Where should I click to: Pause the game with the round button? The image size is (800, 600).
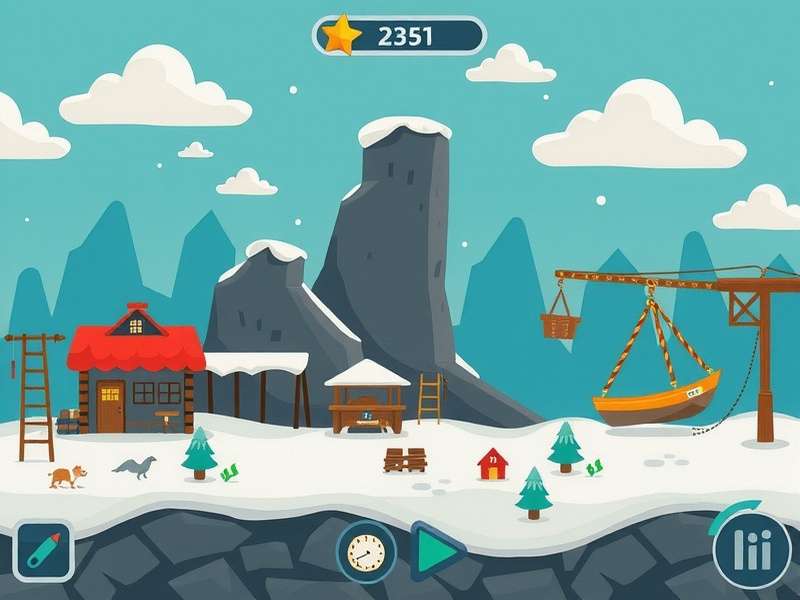tap(751, 549)
